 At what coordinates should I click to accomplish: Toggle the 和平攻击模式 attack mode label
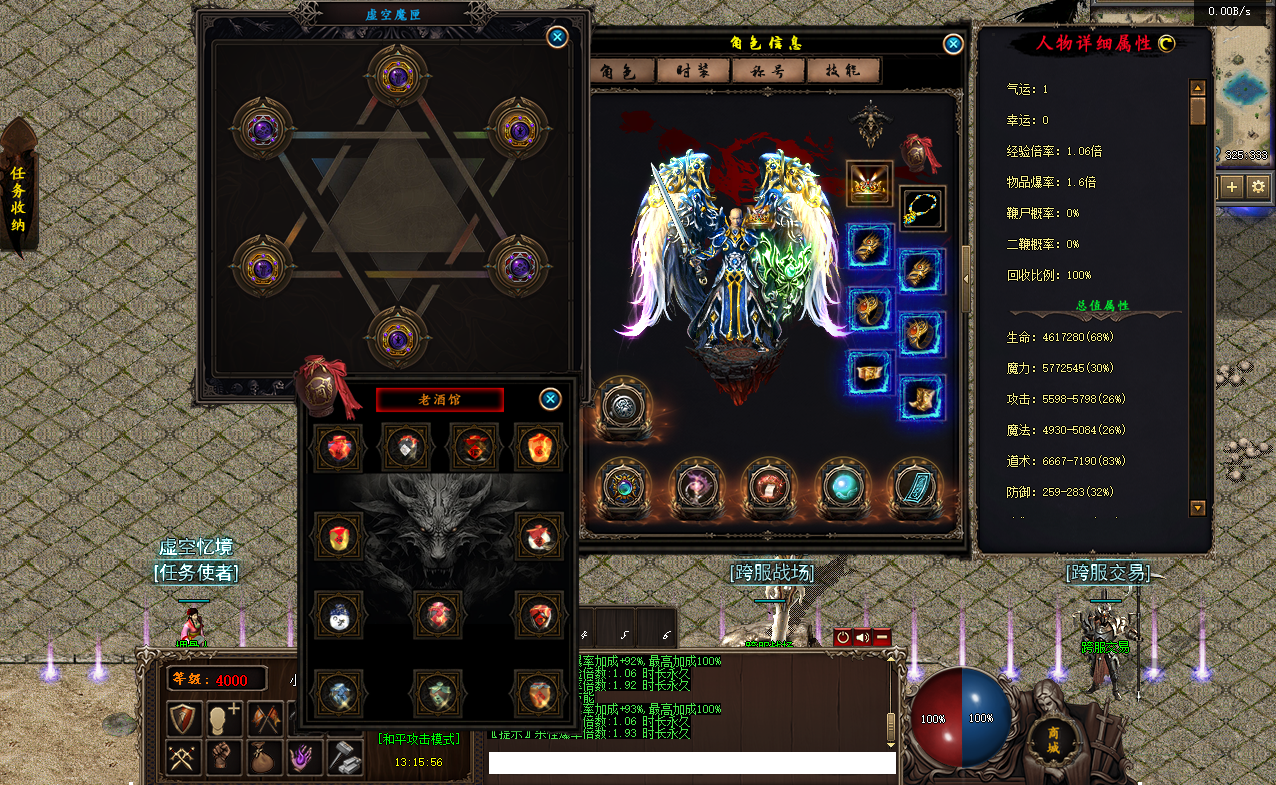pyautogui.click(x=420, y=739)
